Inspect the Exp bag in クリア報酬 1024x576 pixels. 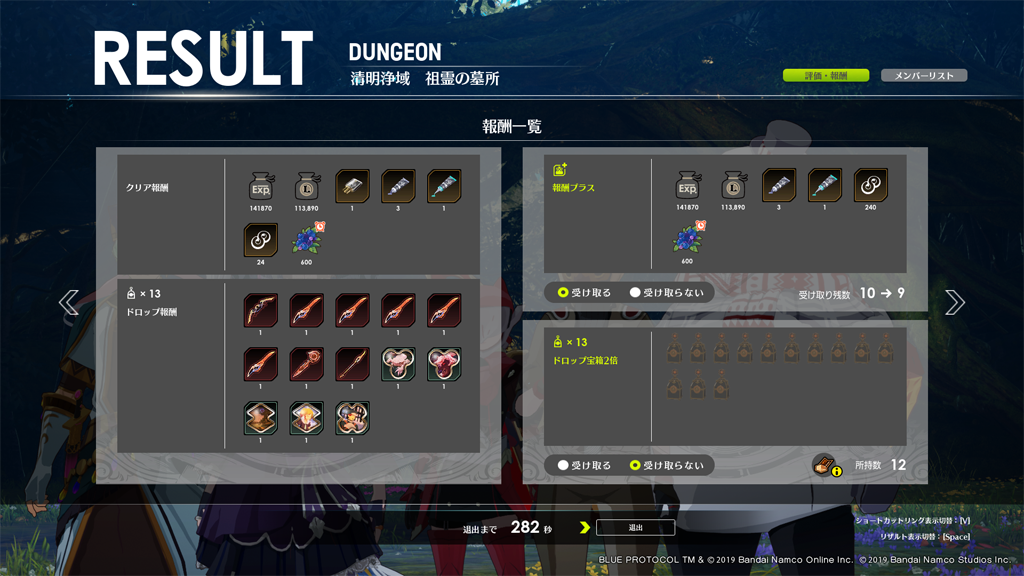click(x=261, y=186)
